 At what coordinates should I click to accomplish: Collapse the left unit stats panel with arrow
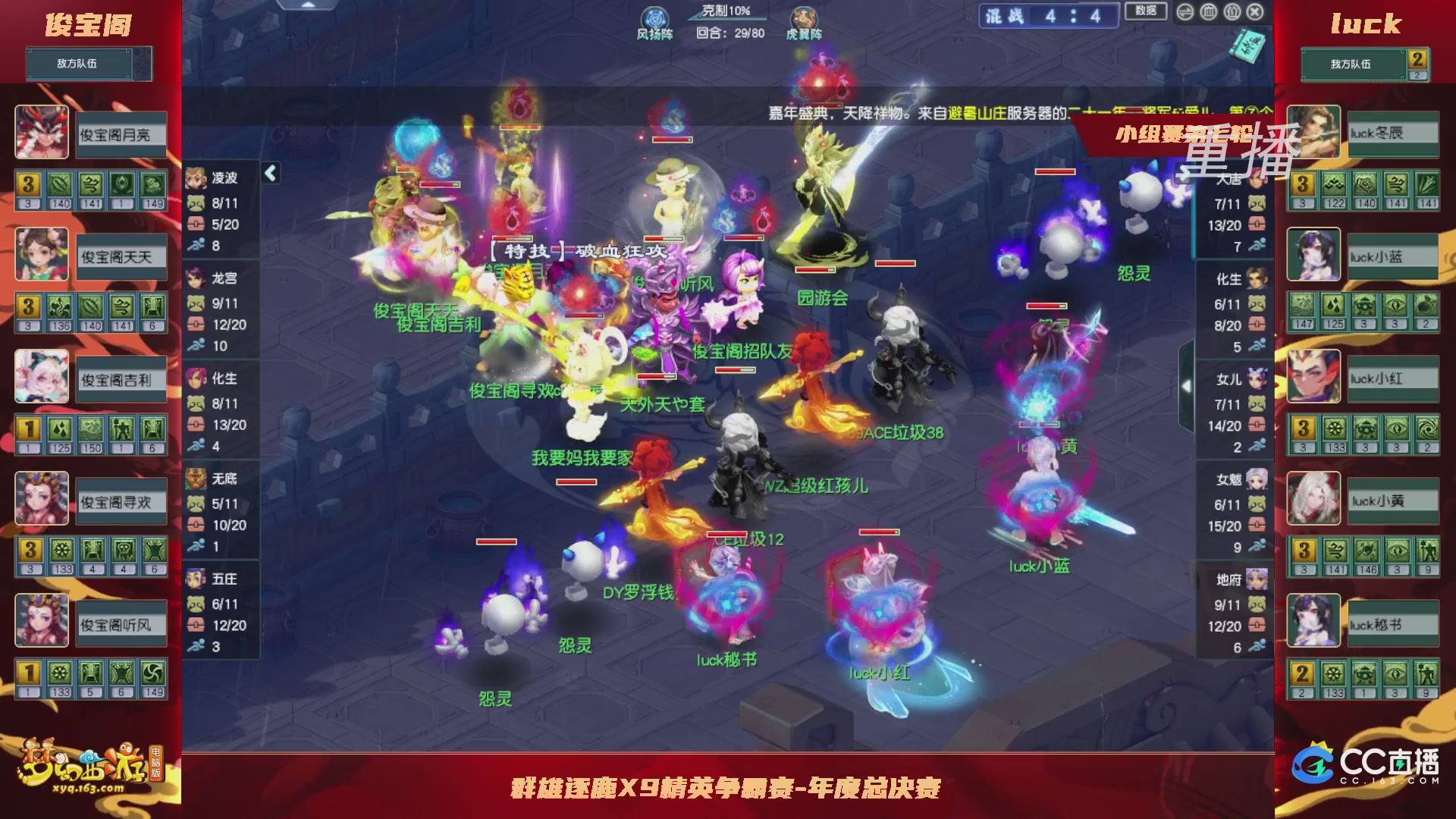click(270, 172)
